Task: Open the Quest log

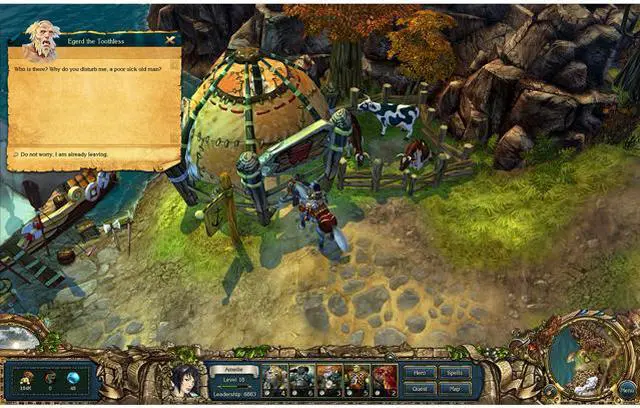Action: click(x=421, y=388)
